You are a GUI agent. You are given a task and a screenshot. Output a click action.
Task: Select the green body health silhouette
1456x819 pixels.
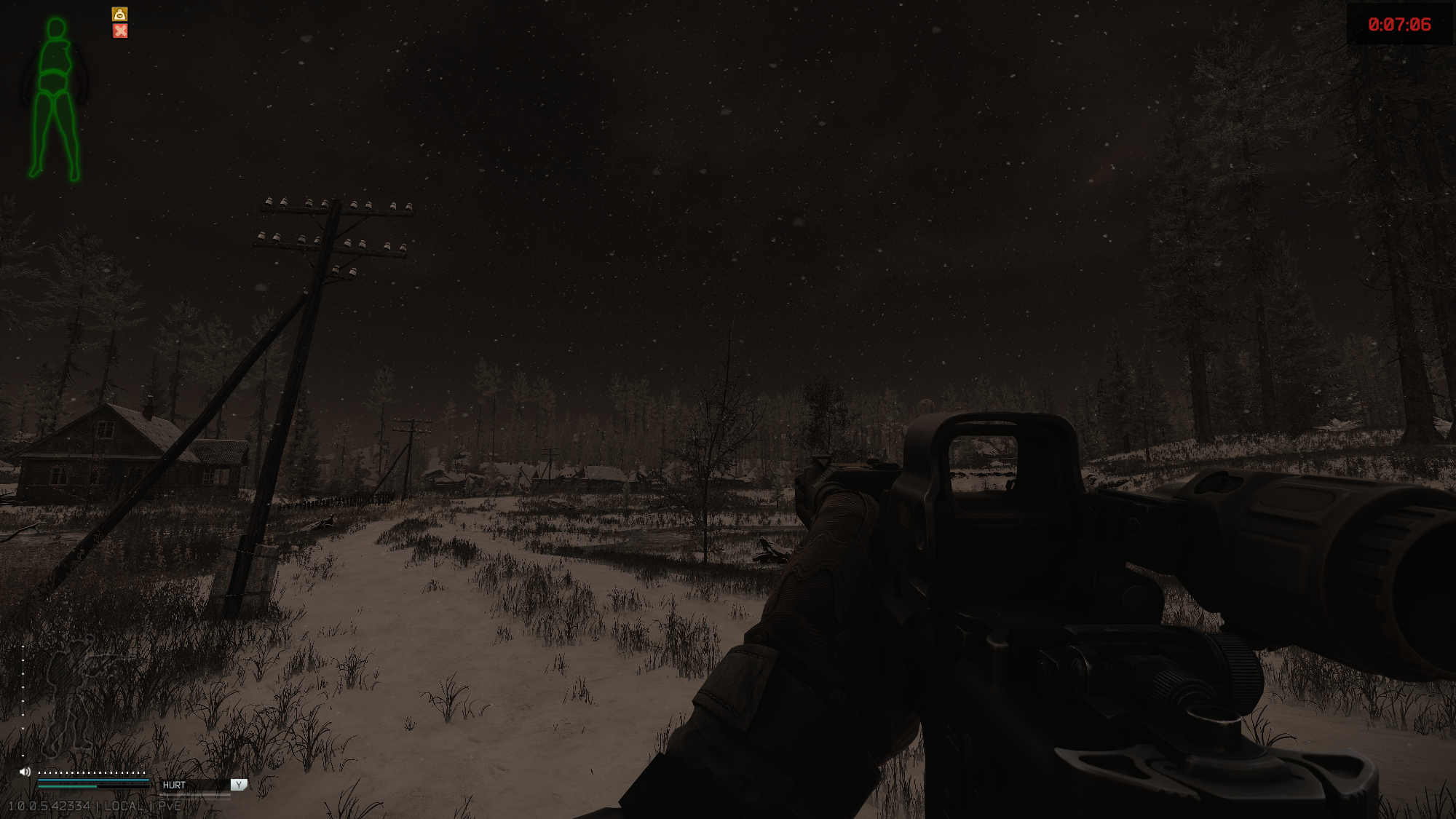coord(55,99)
